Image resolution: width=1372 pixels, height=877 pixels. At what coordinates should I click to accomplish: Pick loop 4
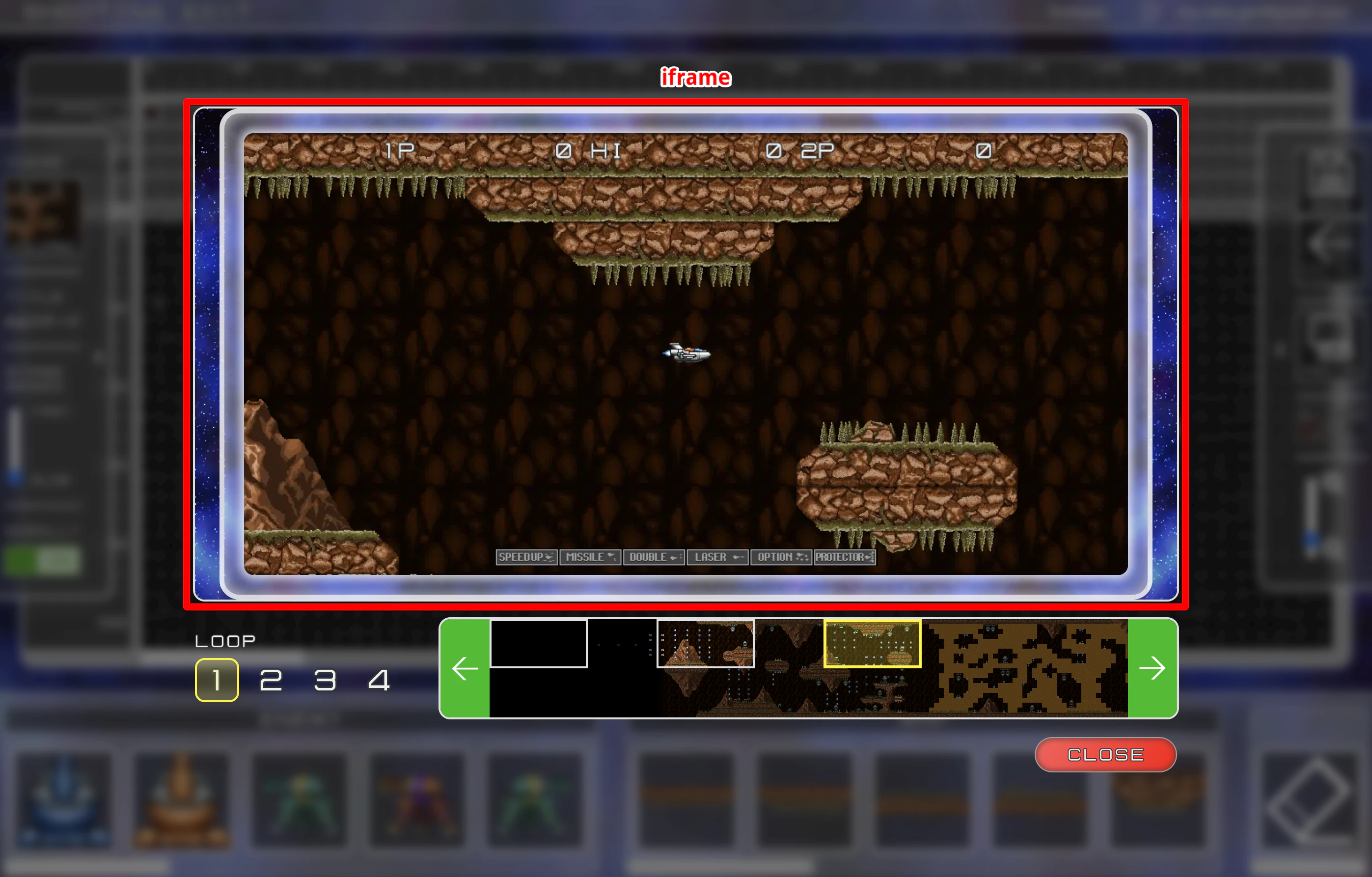[379, 680]
